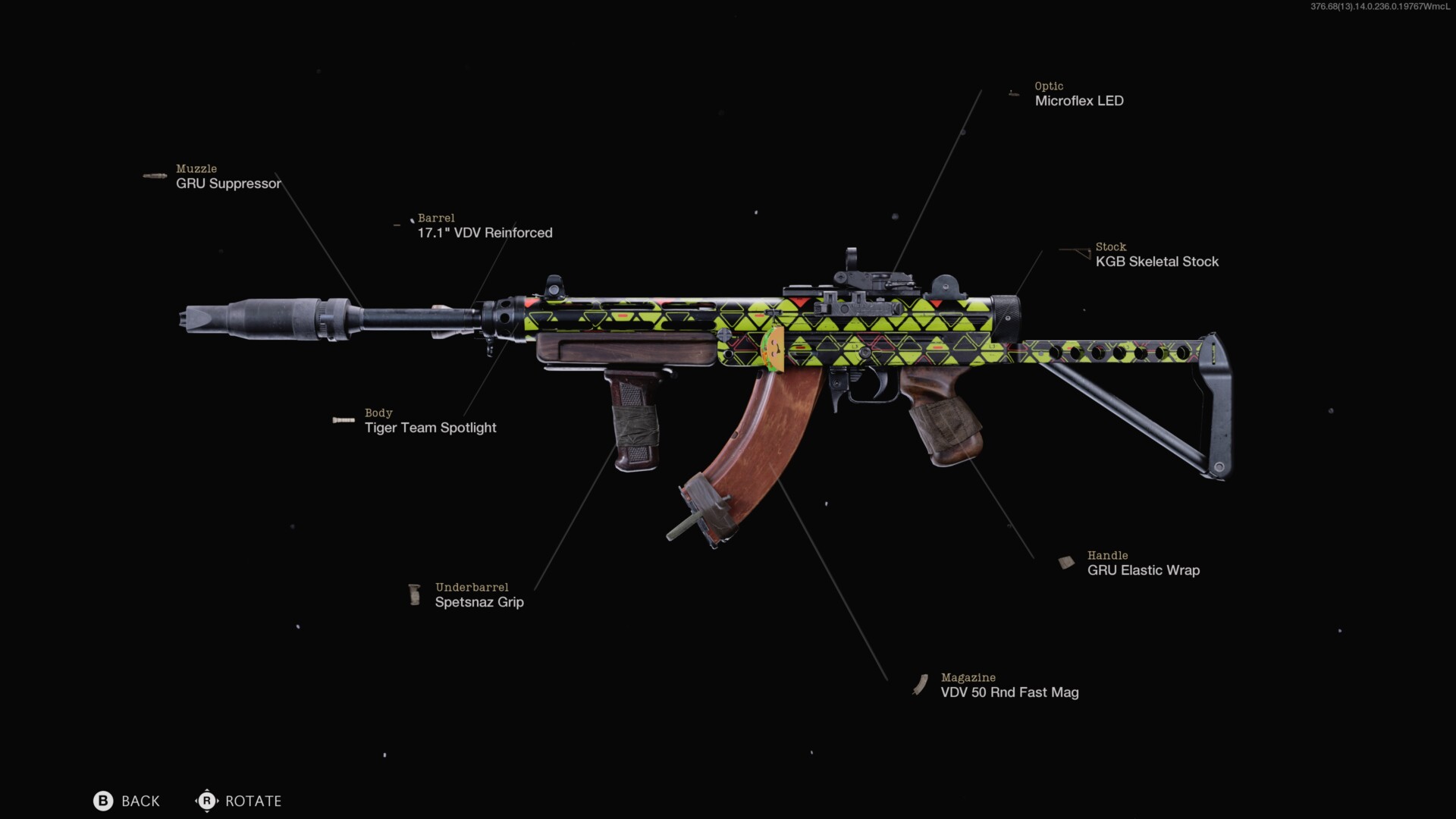The width and height of the screenshot is (1456, 819).
Task: Select the KGB Skeletal Stock label
Action: pos(1157,261)
